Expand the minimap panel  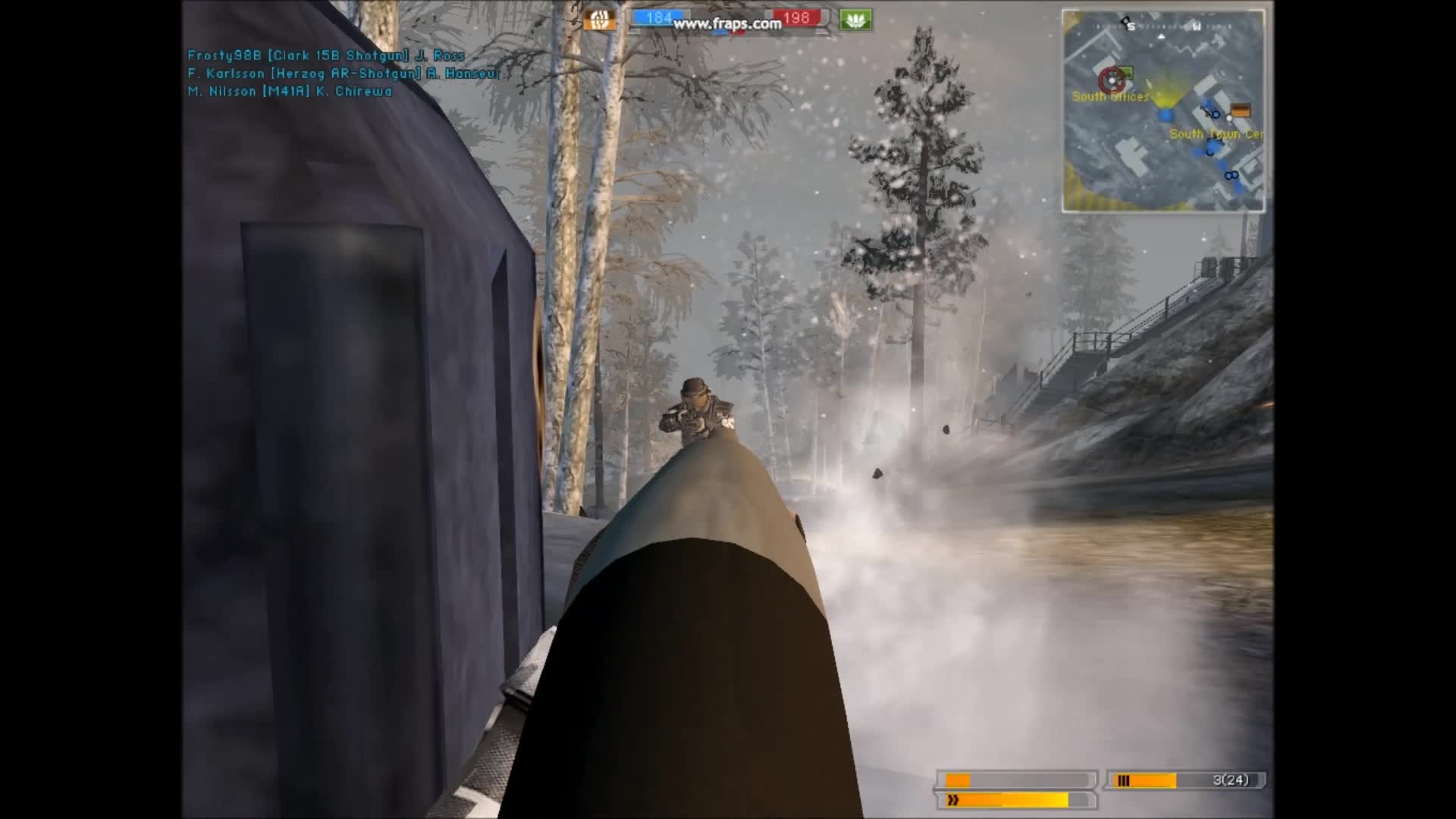pyautogui.click(x=1163, y=108)
